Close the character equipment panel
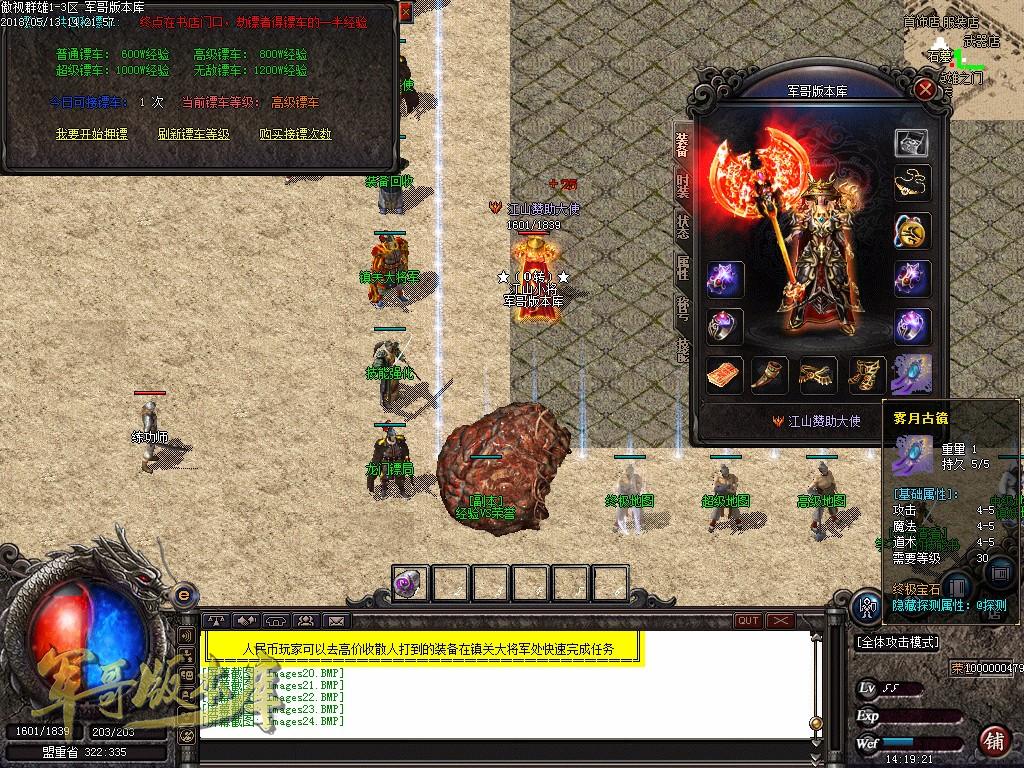1024x768 pixels. pos(926,90)
